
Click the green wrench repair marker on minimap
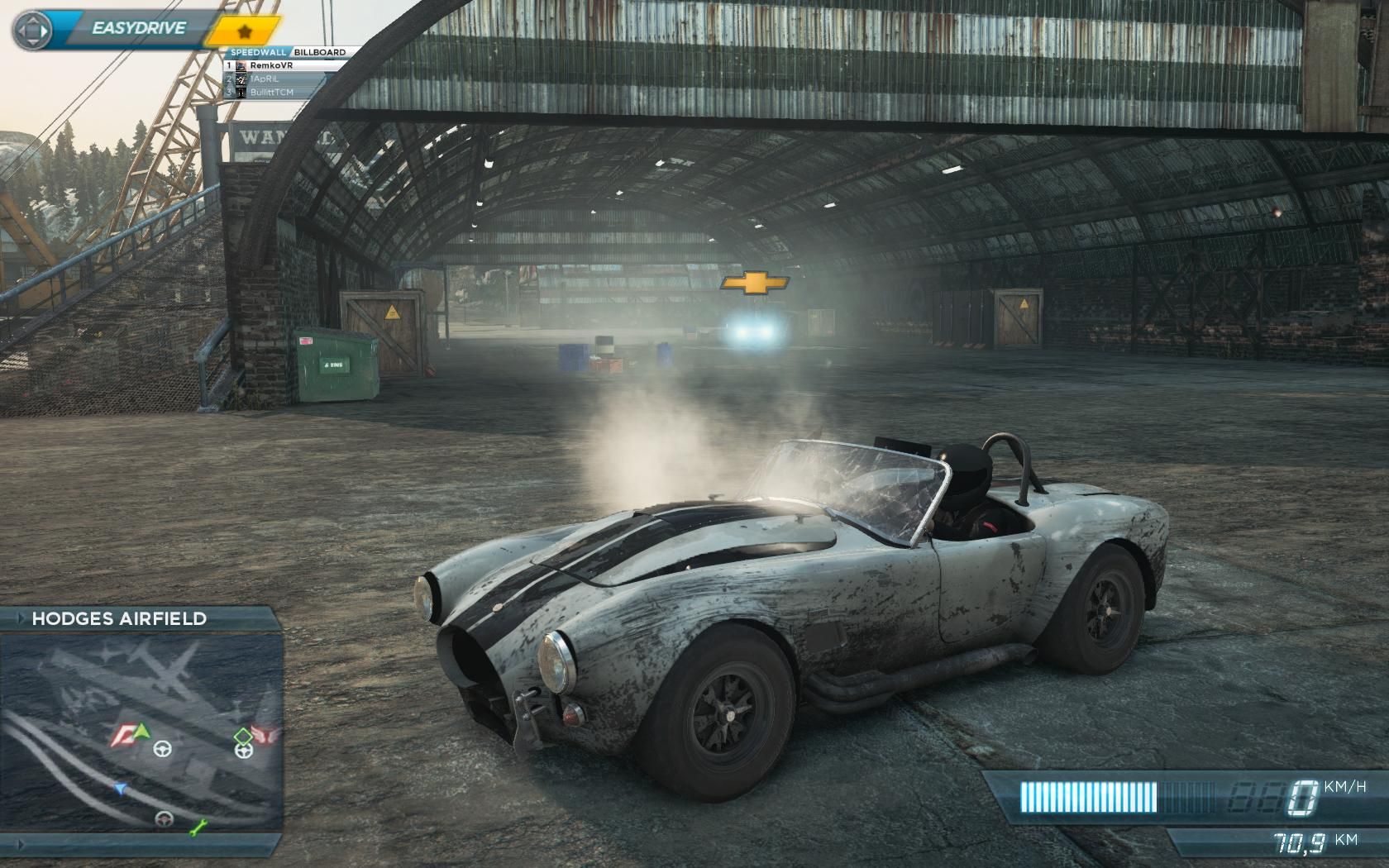(x=198, y=827)
